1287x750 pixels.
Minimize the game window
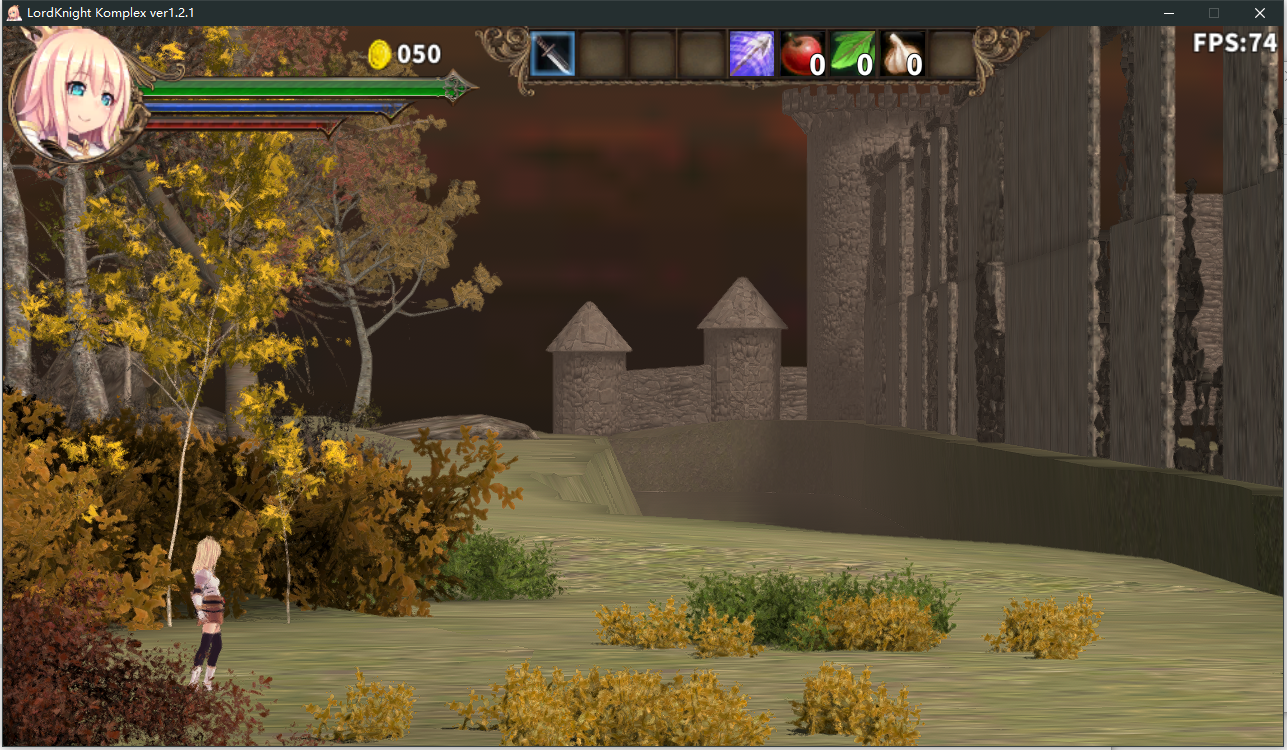click(1169, 13)
